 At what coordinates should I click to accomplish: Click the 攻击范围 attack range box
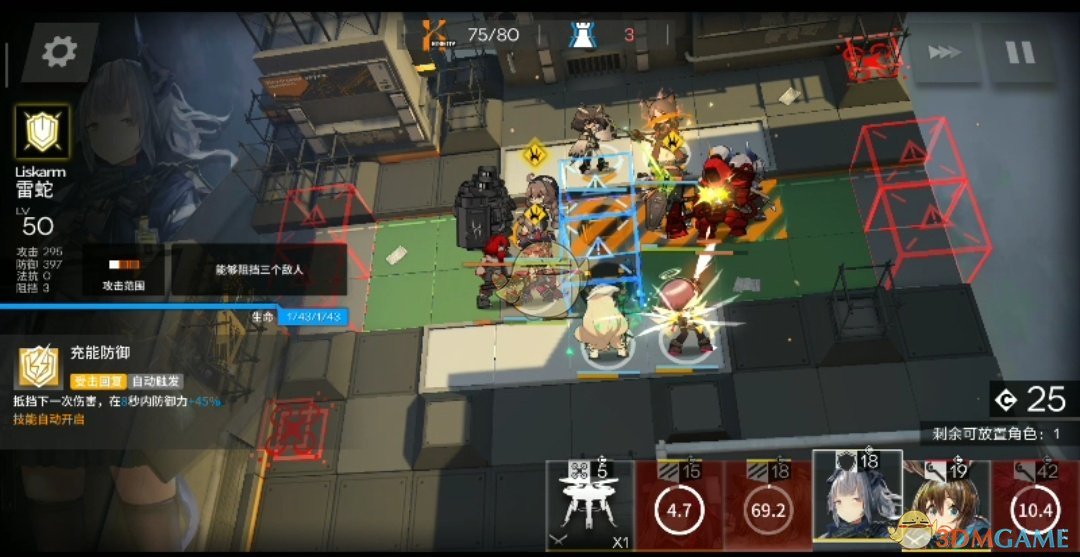125,271
